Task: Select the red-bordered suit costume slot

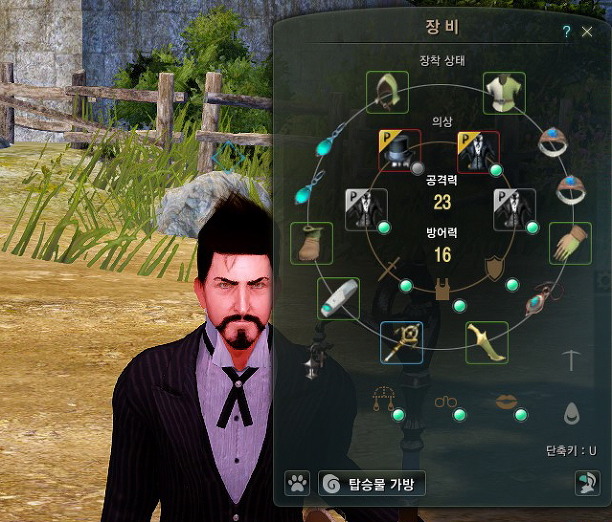Action: click(478, 151)
